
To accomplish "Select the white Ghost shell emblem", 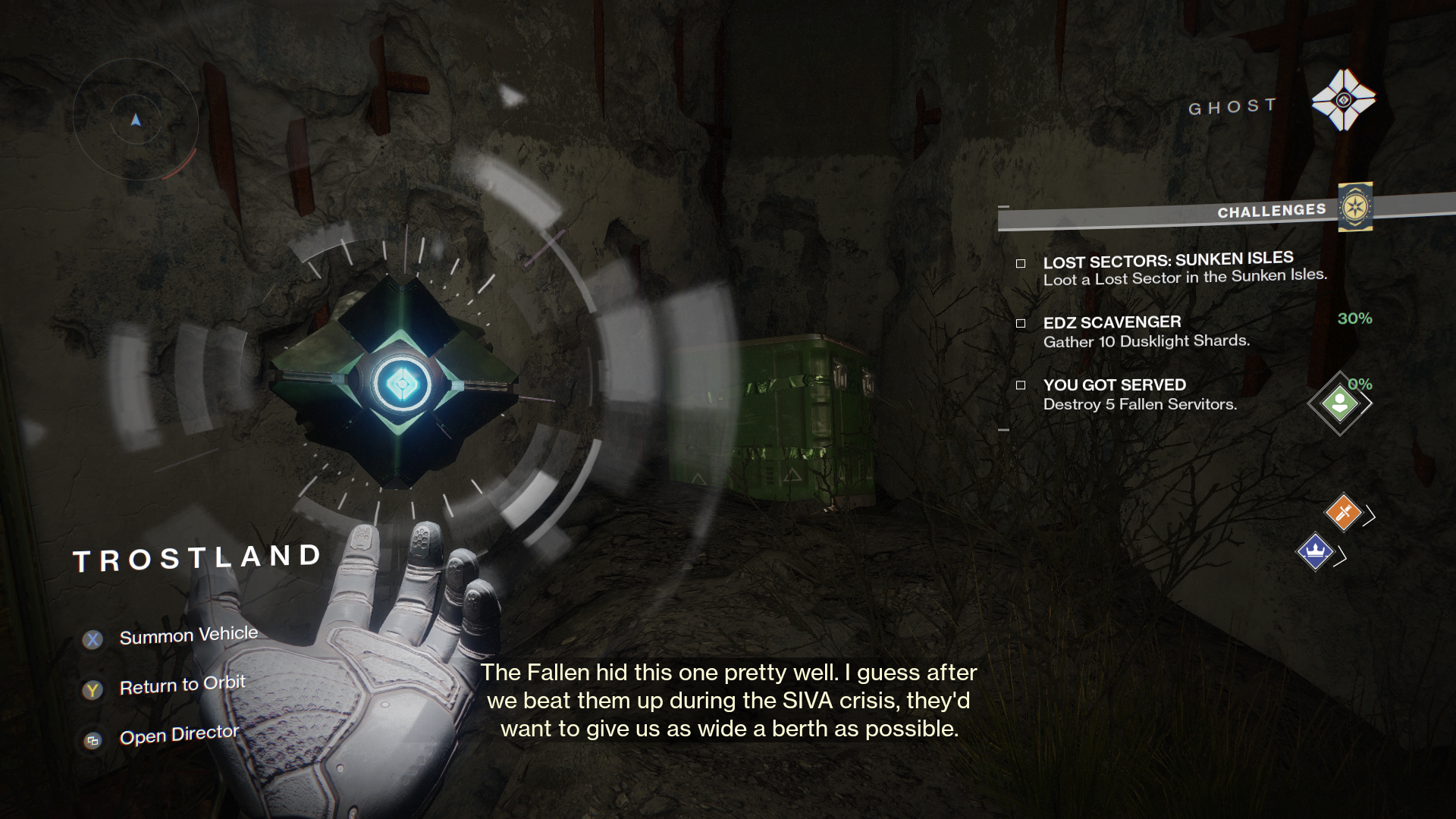I will [x=1343, y=100].
